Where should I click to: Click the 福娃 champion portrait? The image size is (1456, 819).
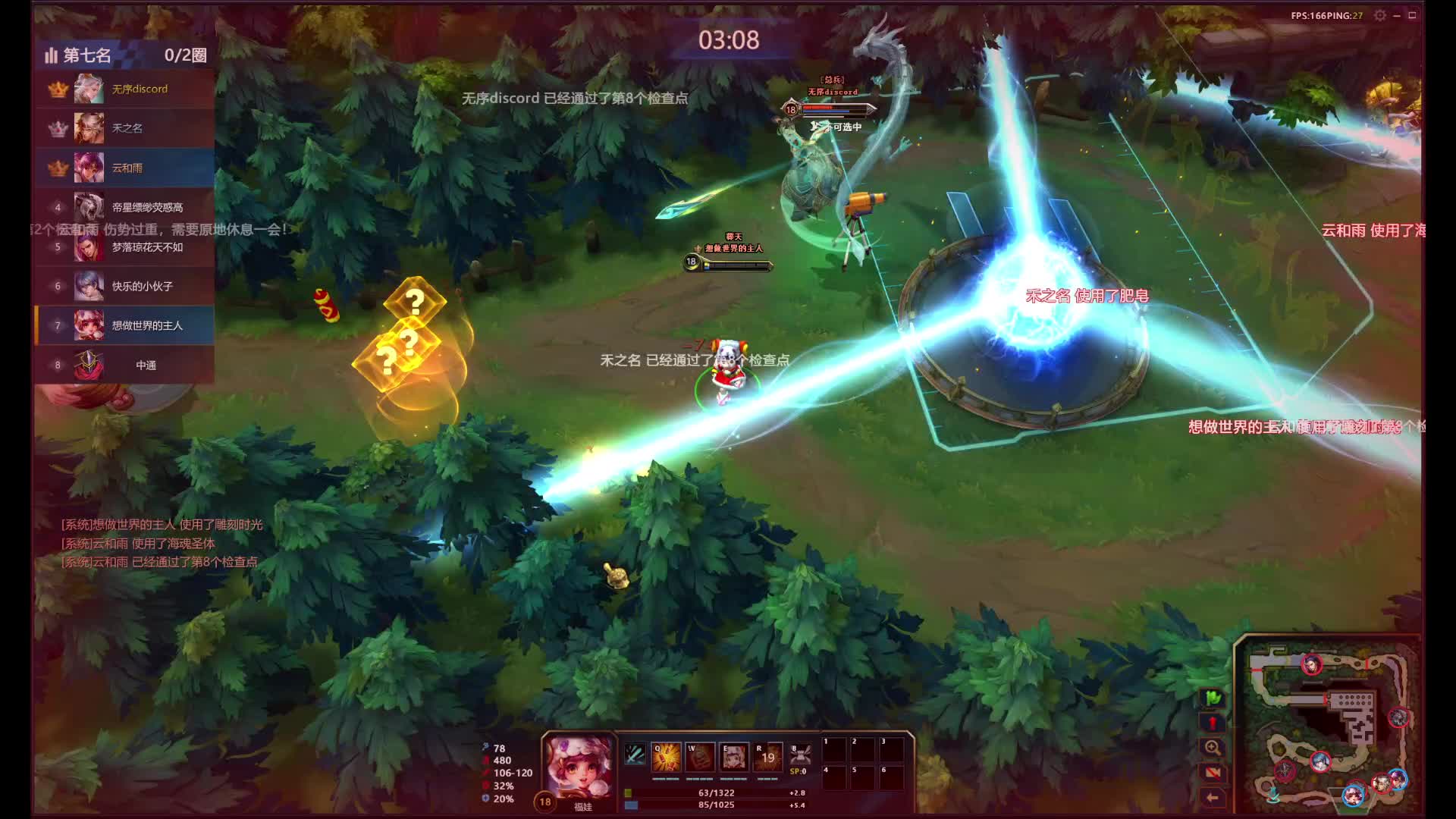point(580,767)
